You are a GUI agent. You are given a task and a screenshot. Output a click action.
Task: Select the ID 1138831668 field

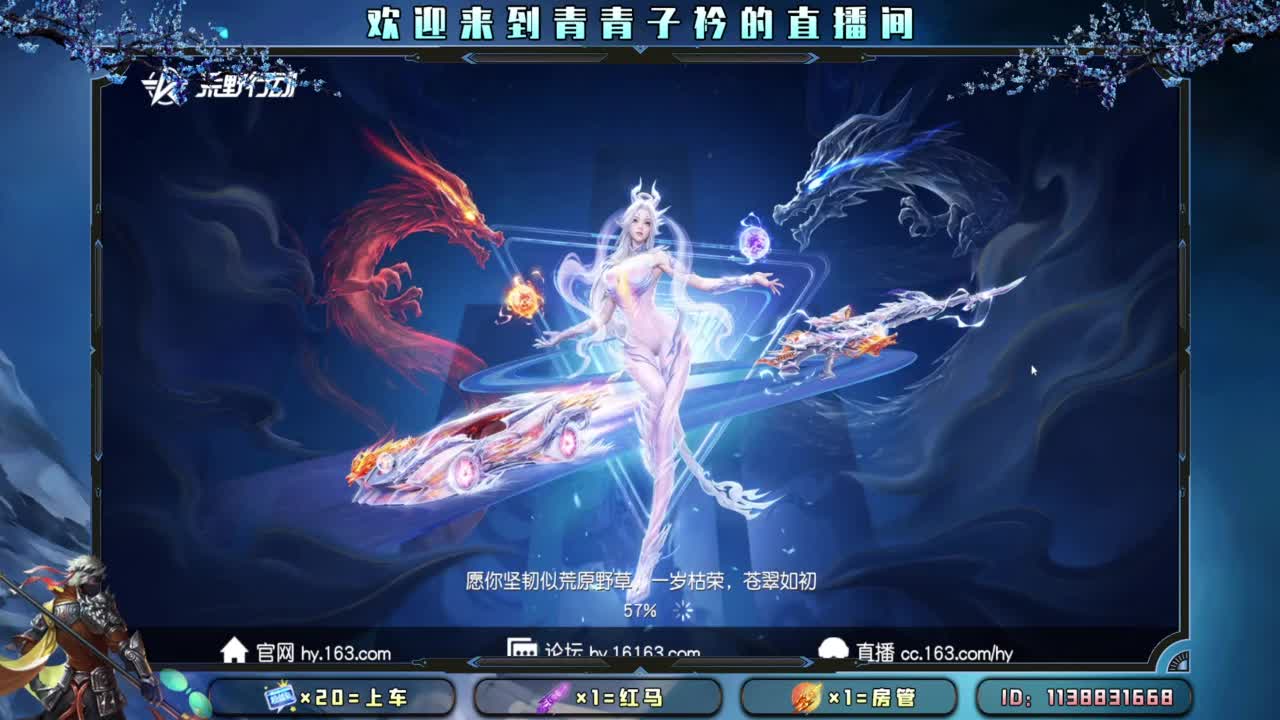(x=1093, y=697)
